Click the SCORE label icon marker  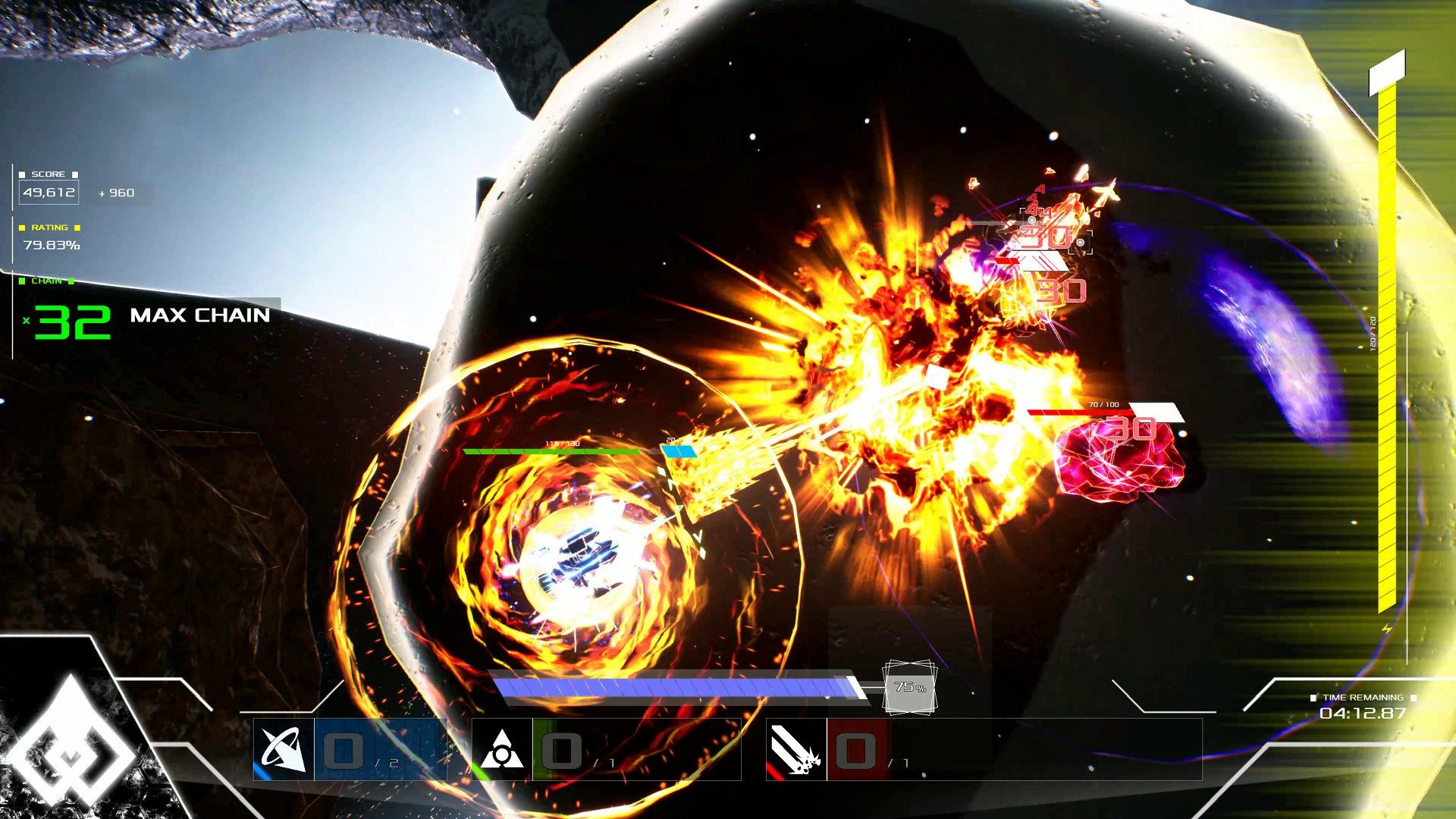point(23,174)
